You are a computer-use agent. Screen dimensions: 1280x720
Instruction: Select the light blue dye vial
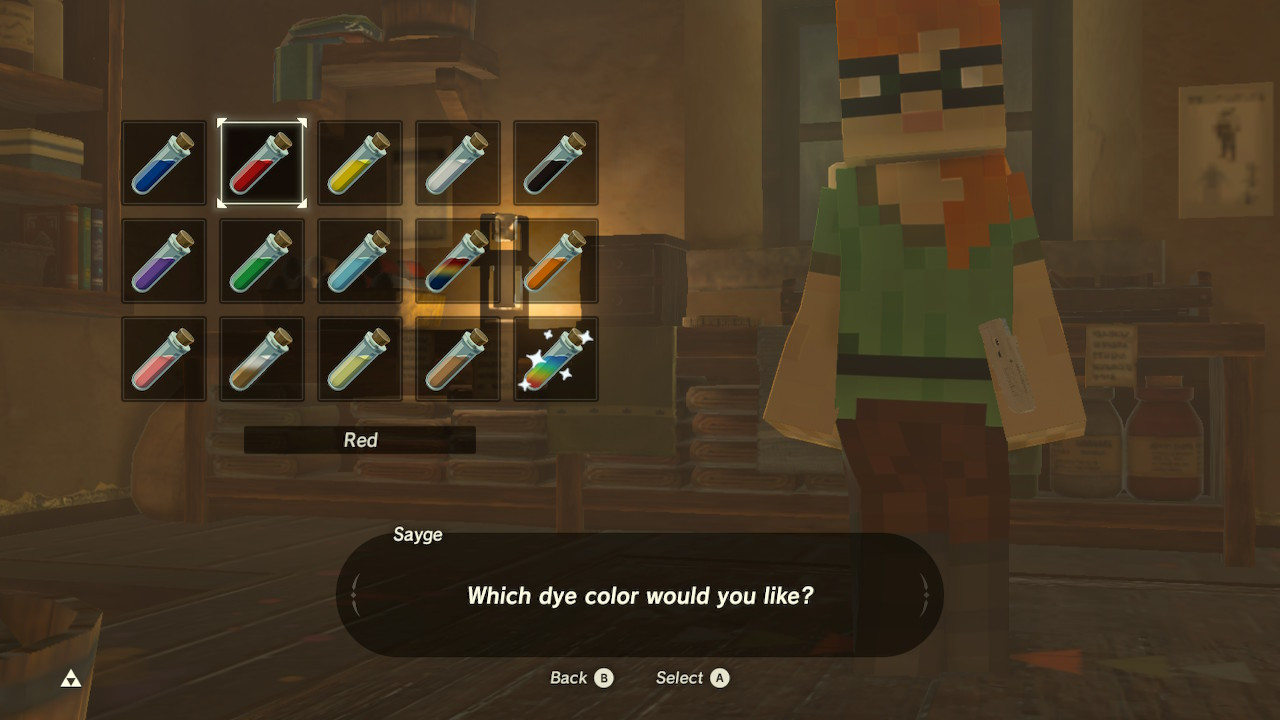pyautogui.click(x=359, y=261)
